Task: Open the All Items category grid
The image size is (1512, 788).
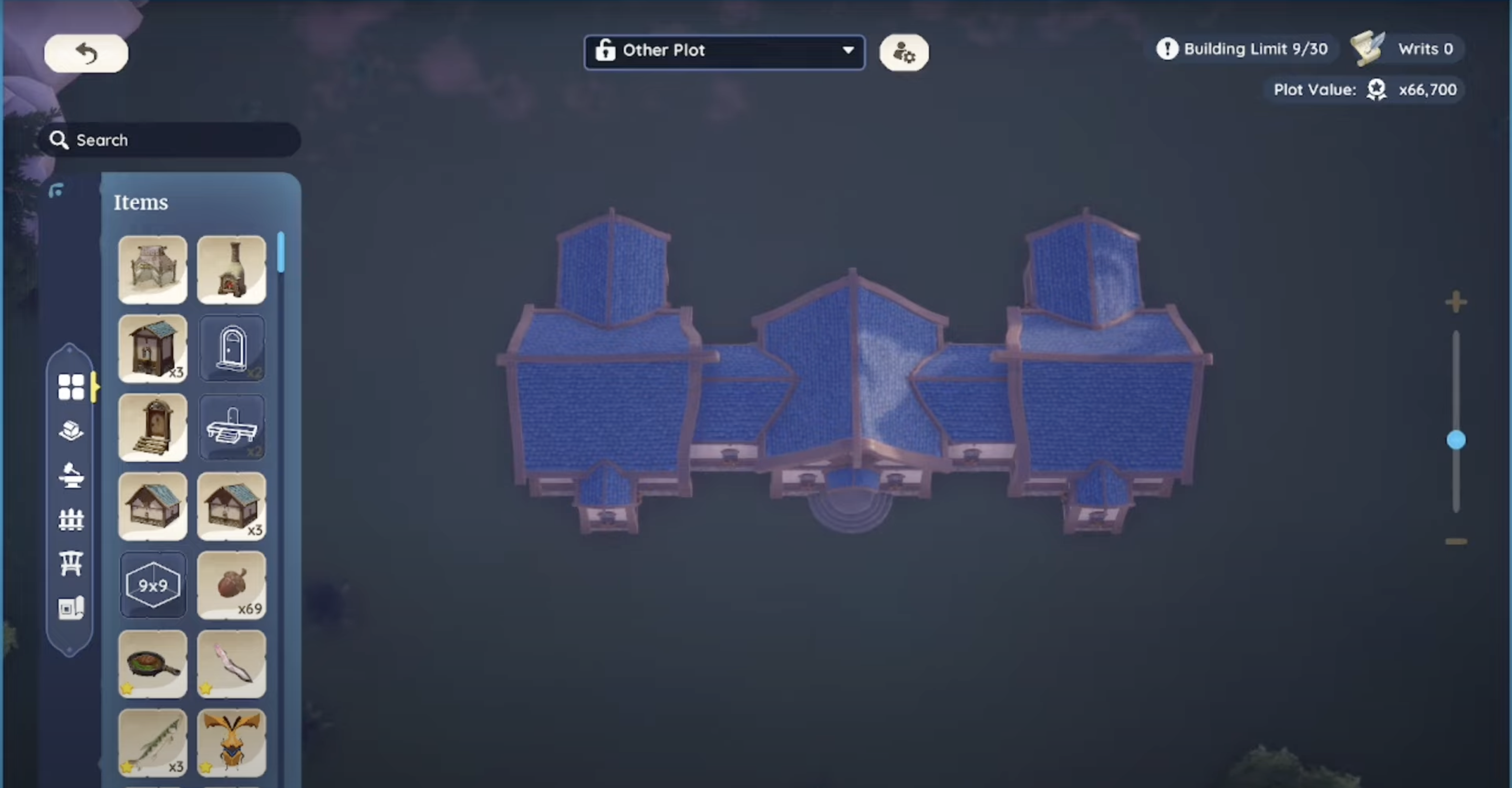Action: [71, 386]
